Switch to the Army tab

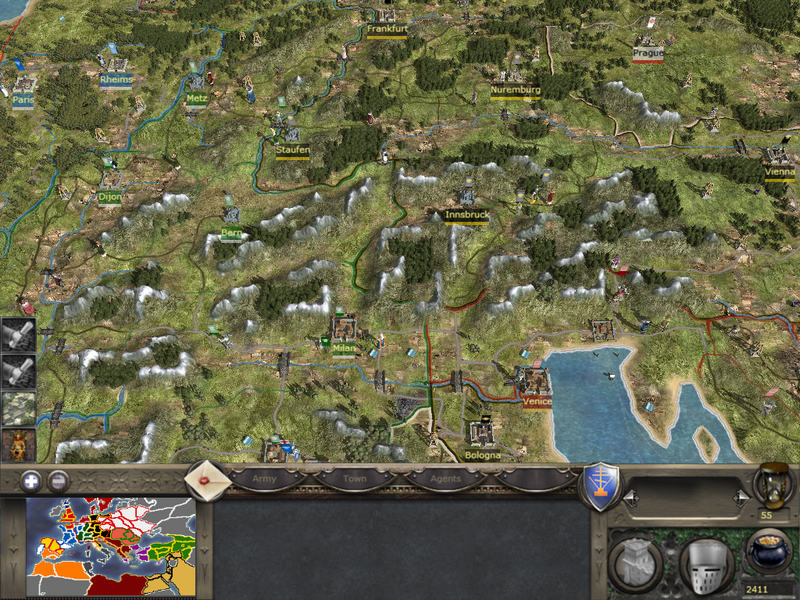point(264,479)
